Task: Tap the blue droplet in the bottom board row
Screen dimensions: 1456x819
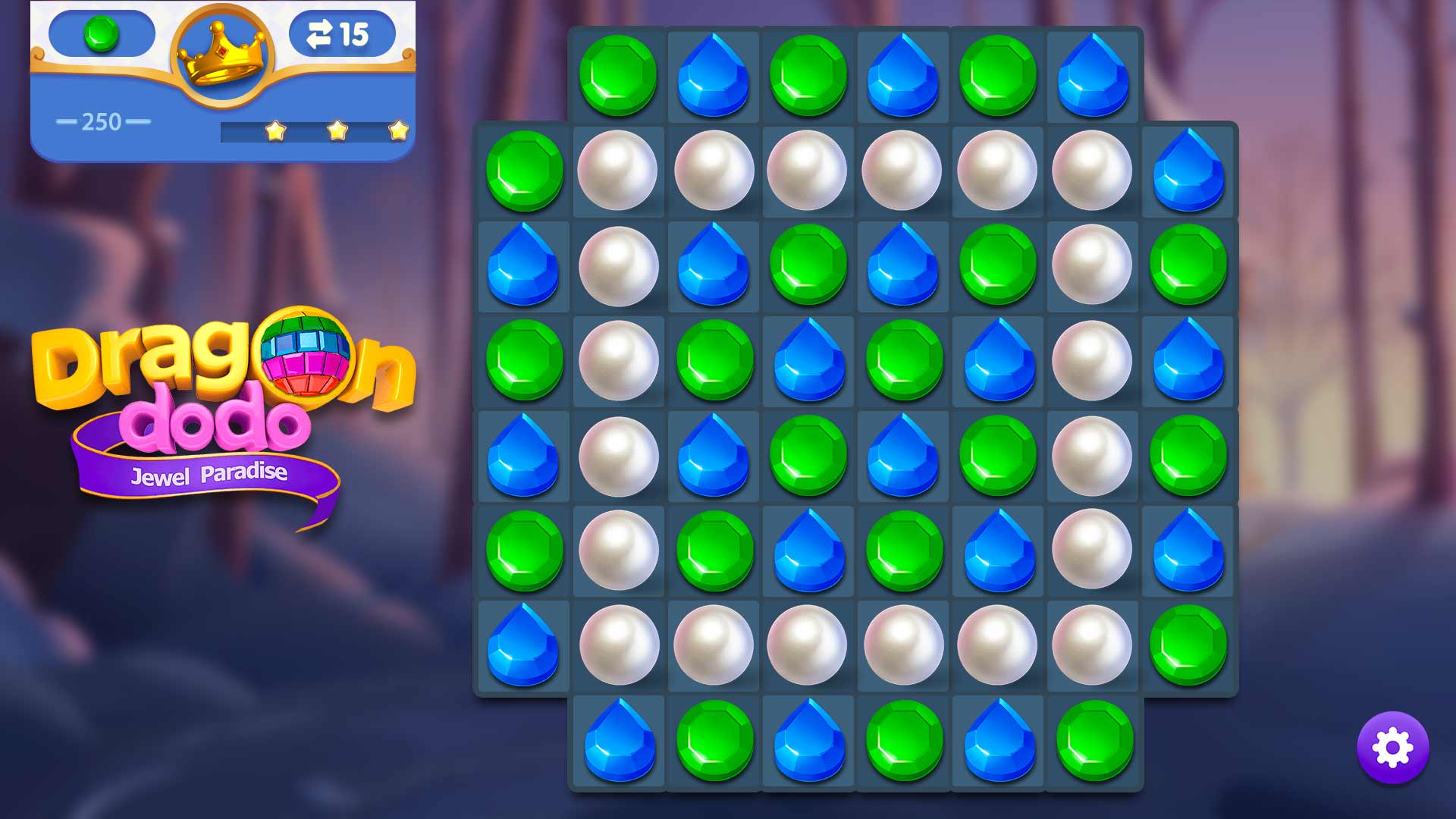Action: pos(619,741)
